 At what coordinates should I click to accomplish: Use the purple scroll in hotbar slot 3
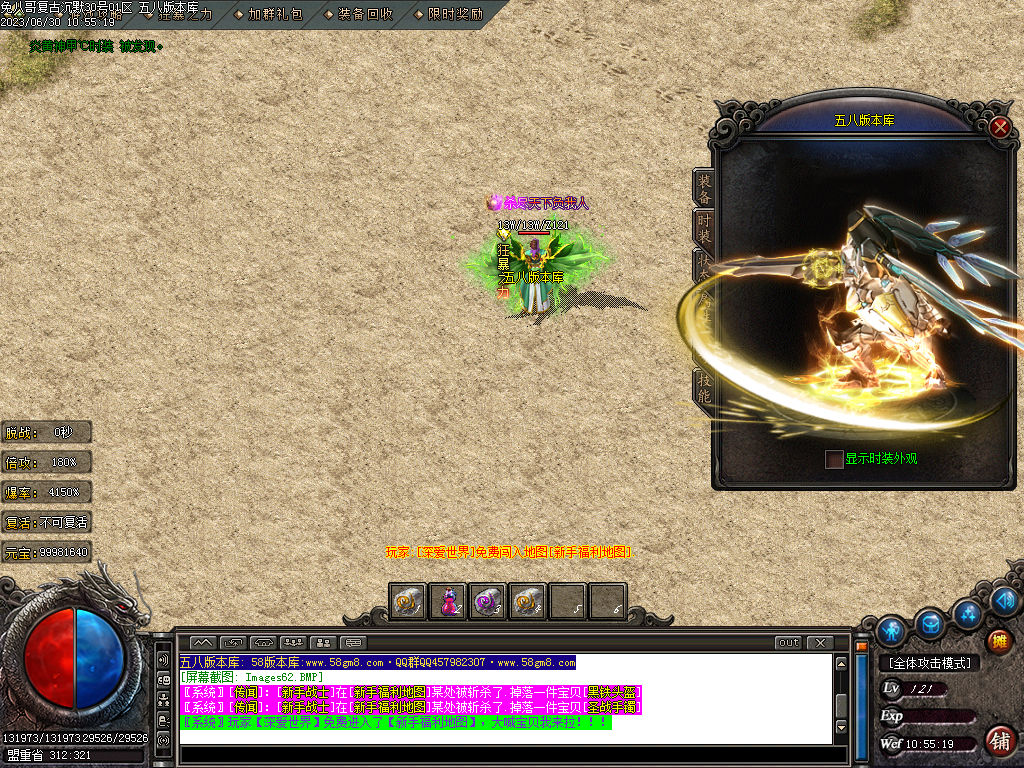[x=488, y=601]
